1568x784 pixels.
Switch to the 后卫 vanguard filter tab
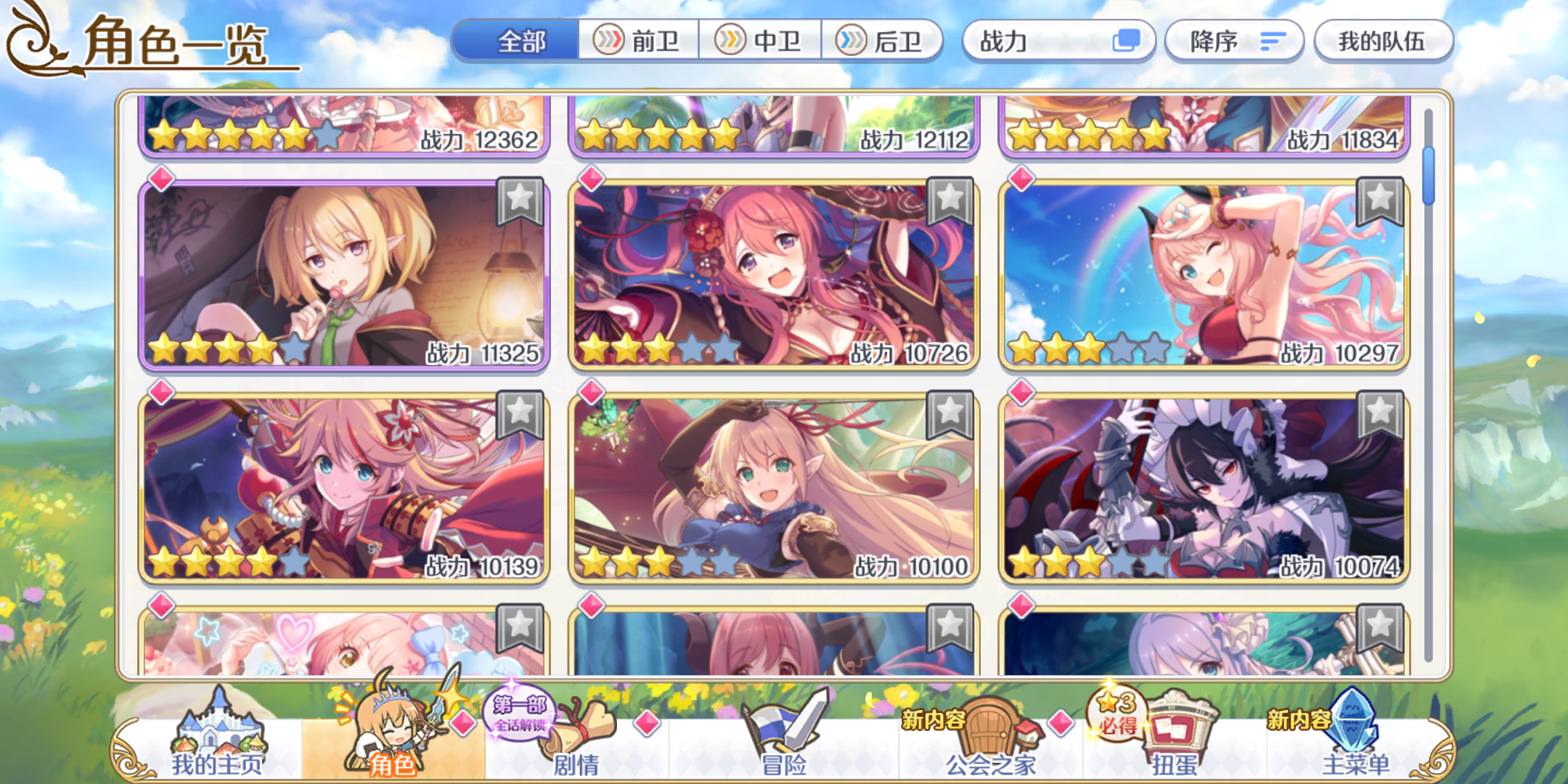click(883, 41)
